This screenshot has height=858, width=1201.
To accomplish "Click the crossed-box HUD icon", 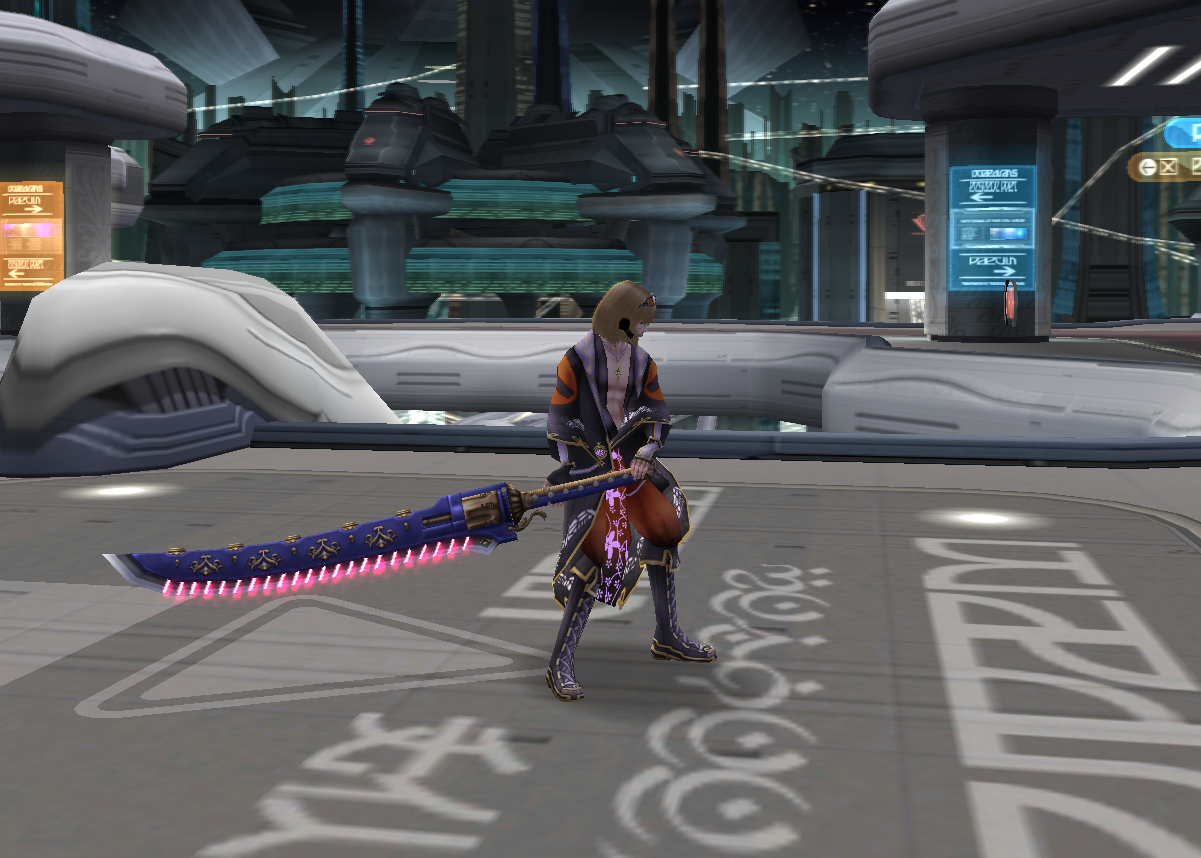I will coord(1168,167).
